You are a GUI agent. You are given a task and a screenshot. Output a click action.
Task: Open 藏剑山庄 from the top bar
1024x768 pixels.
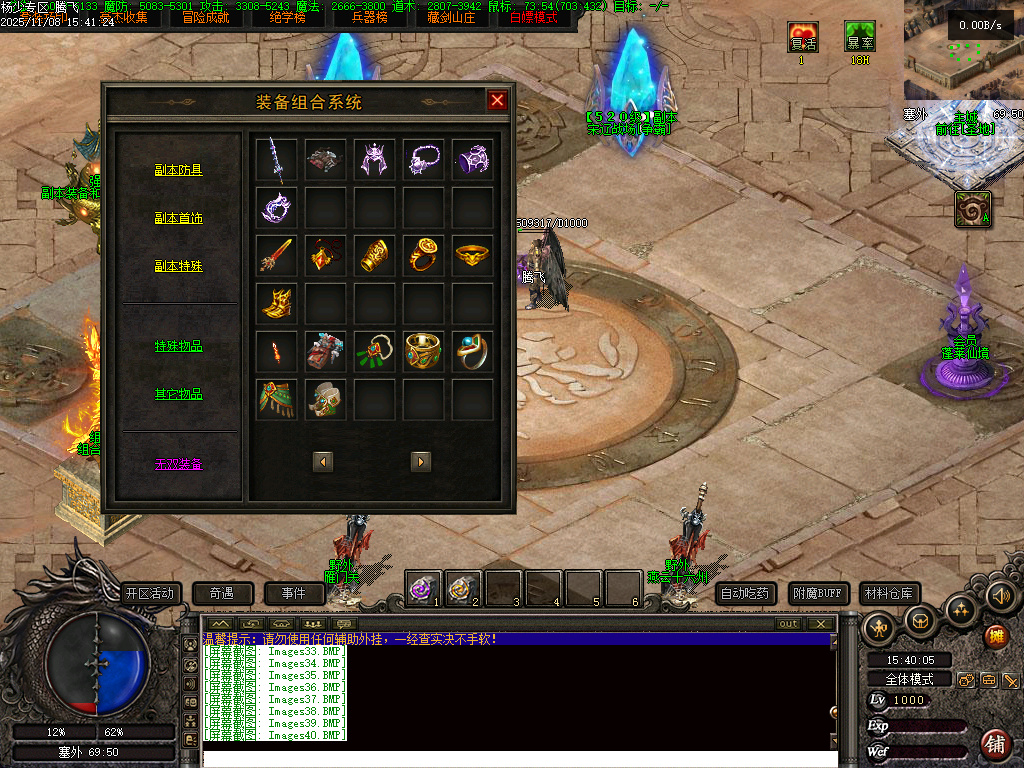coord(449,17)
